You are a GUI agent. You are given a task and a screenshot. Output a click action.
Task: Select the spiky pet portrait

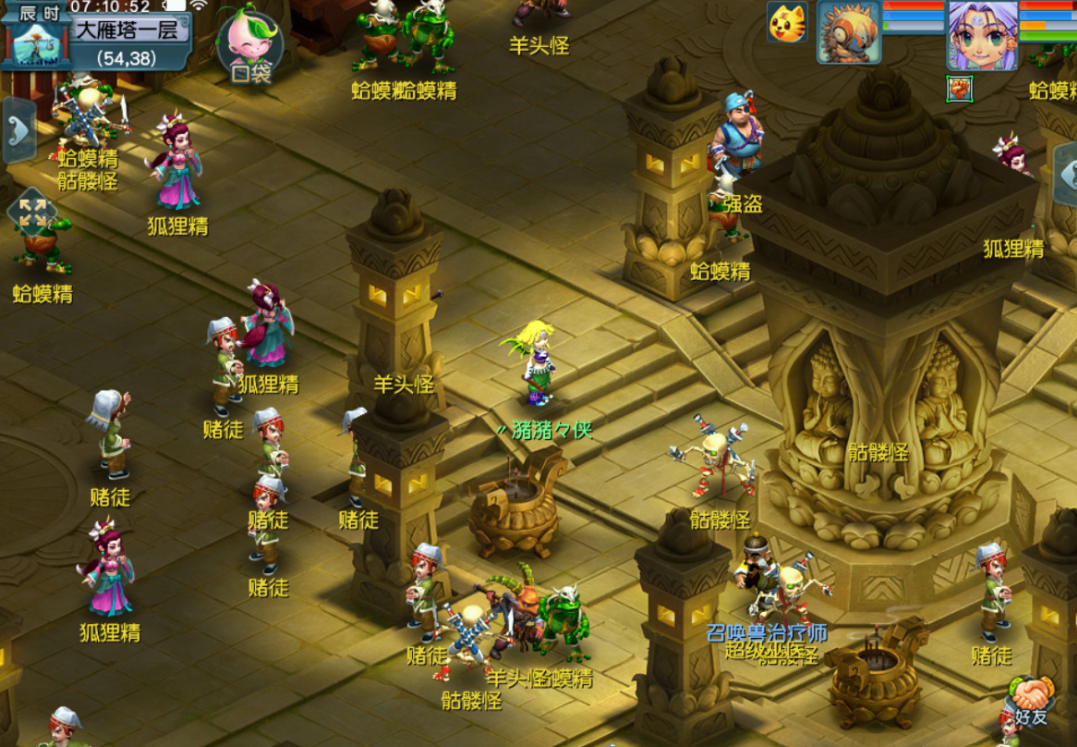848,32
